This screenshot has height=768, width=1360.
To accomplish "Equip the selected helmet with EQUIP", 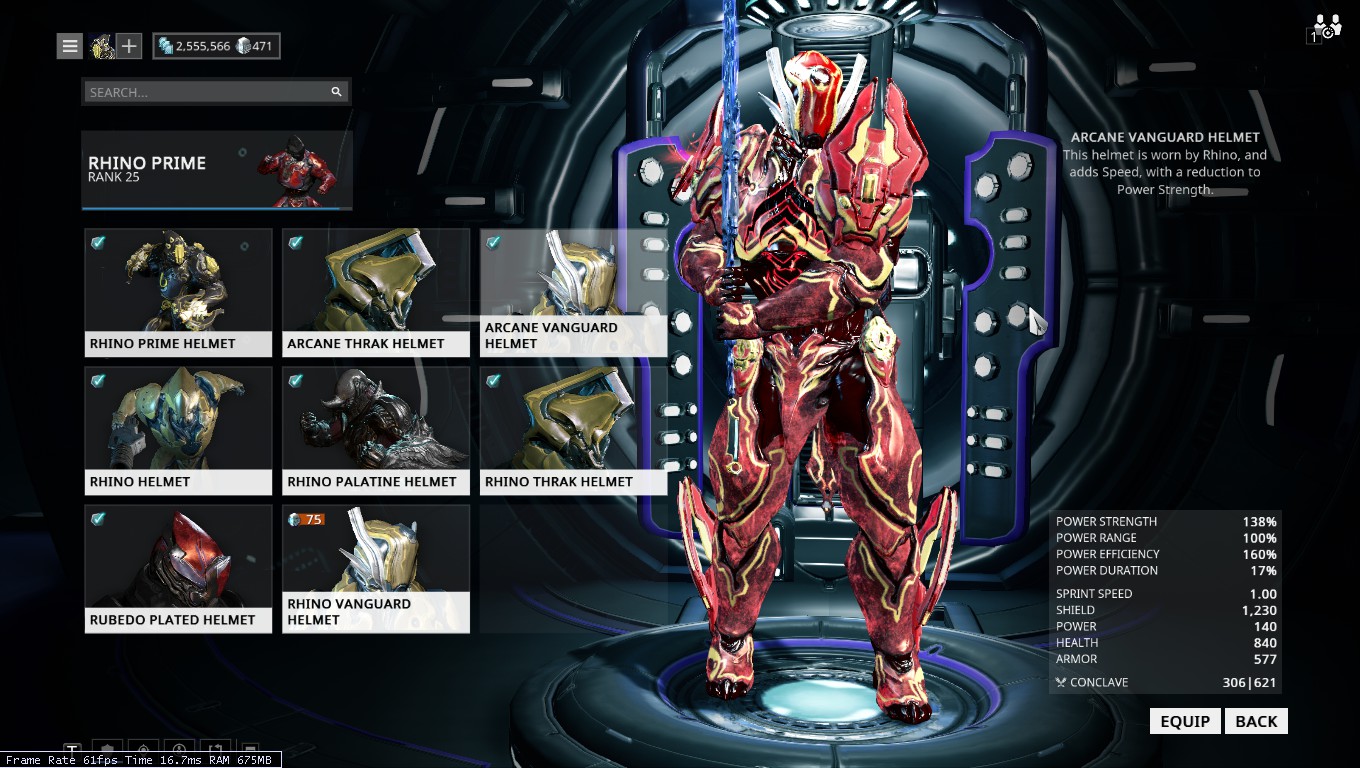I will tap(1184, 721).
